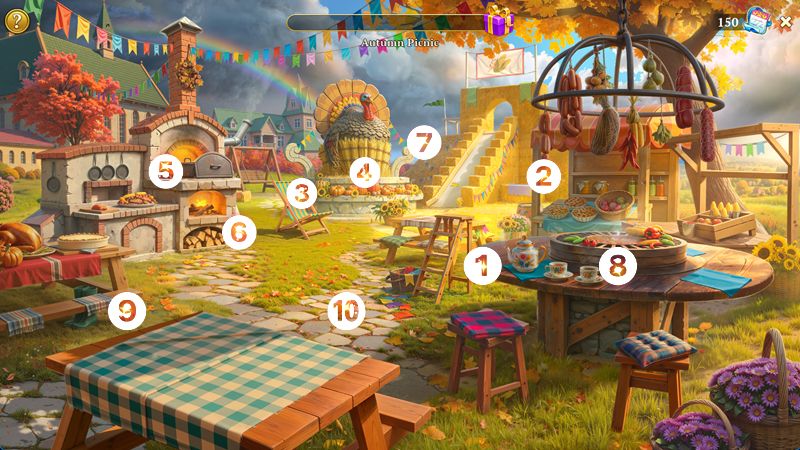The height and width of the screenshot is (450, 800).
Task: Click the gift box reward on the progress bar
Action: (497, 20)
